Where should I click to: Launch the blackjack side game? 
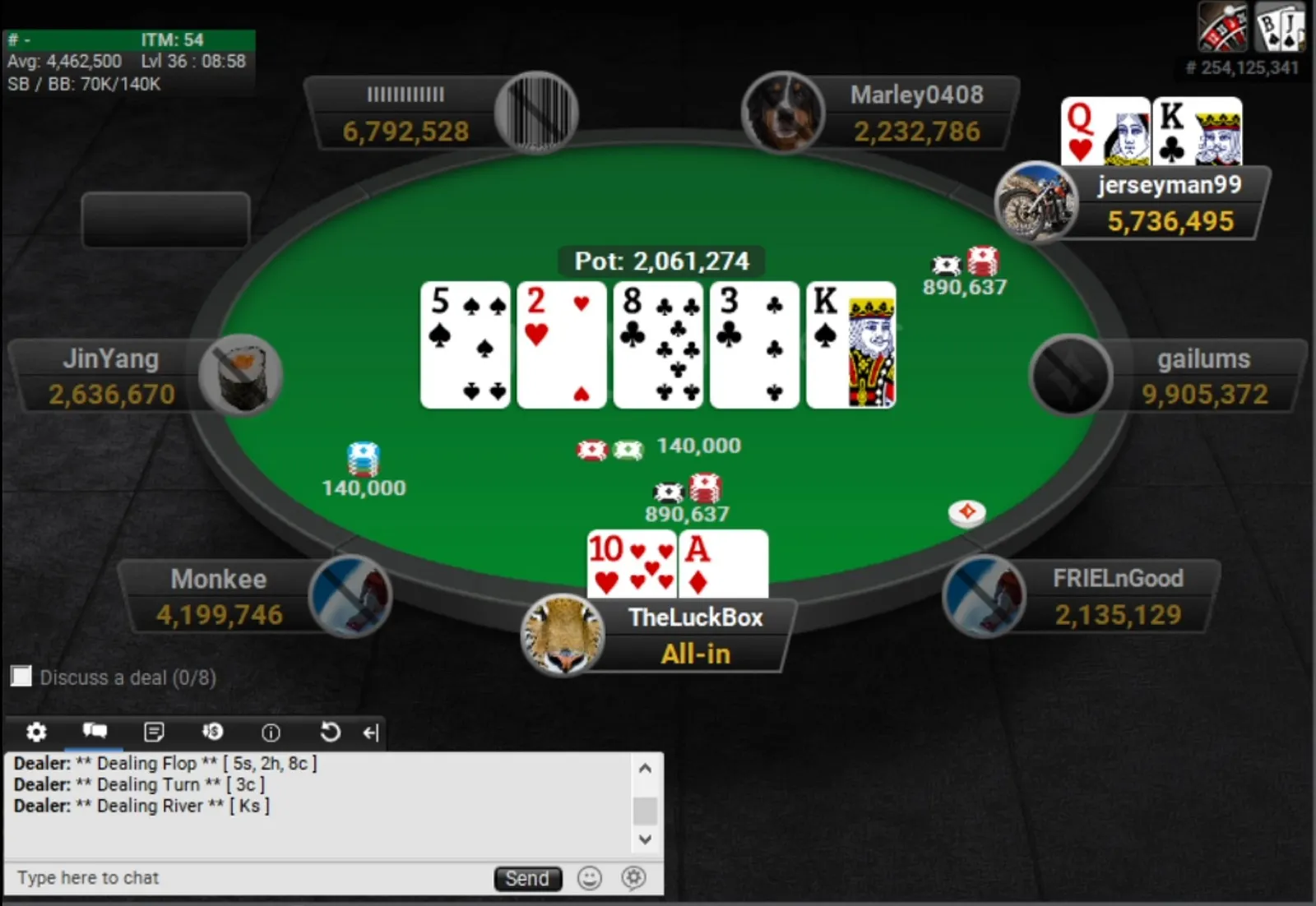tap(1279, 27)
